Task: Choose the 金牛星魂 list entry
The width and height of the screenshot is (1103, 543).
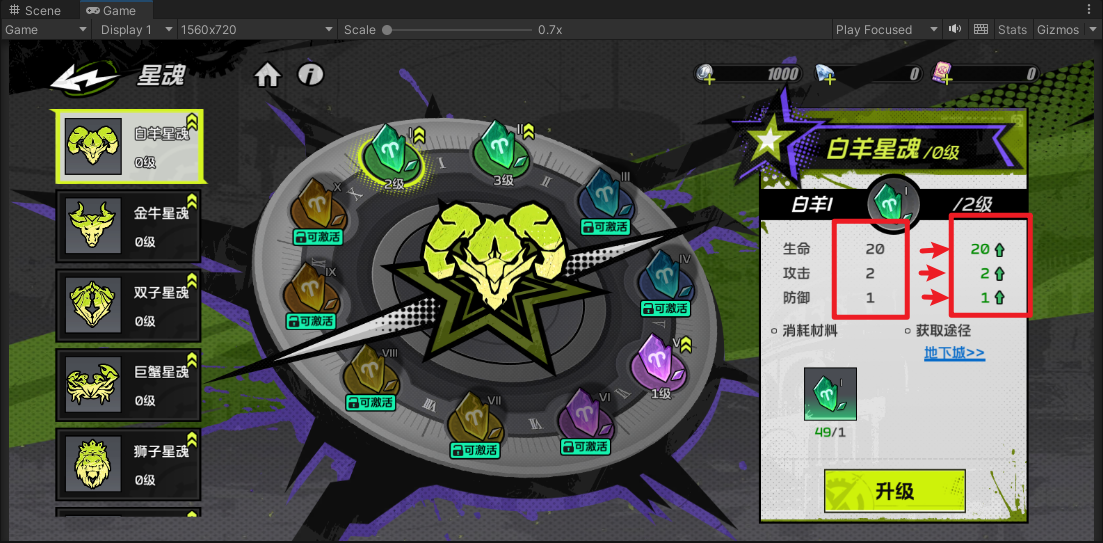Action: (x=128, y=225)
